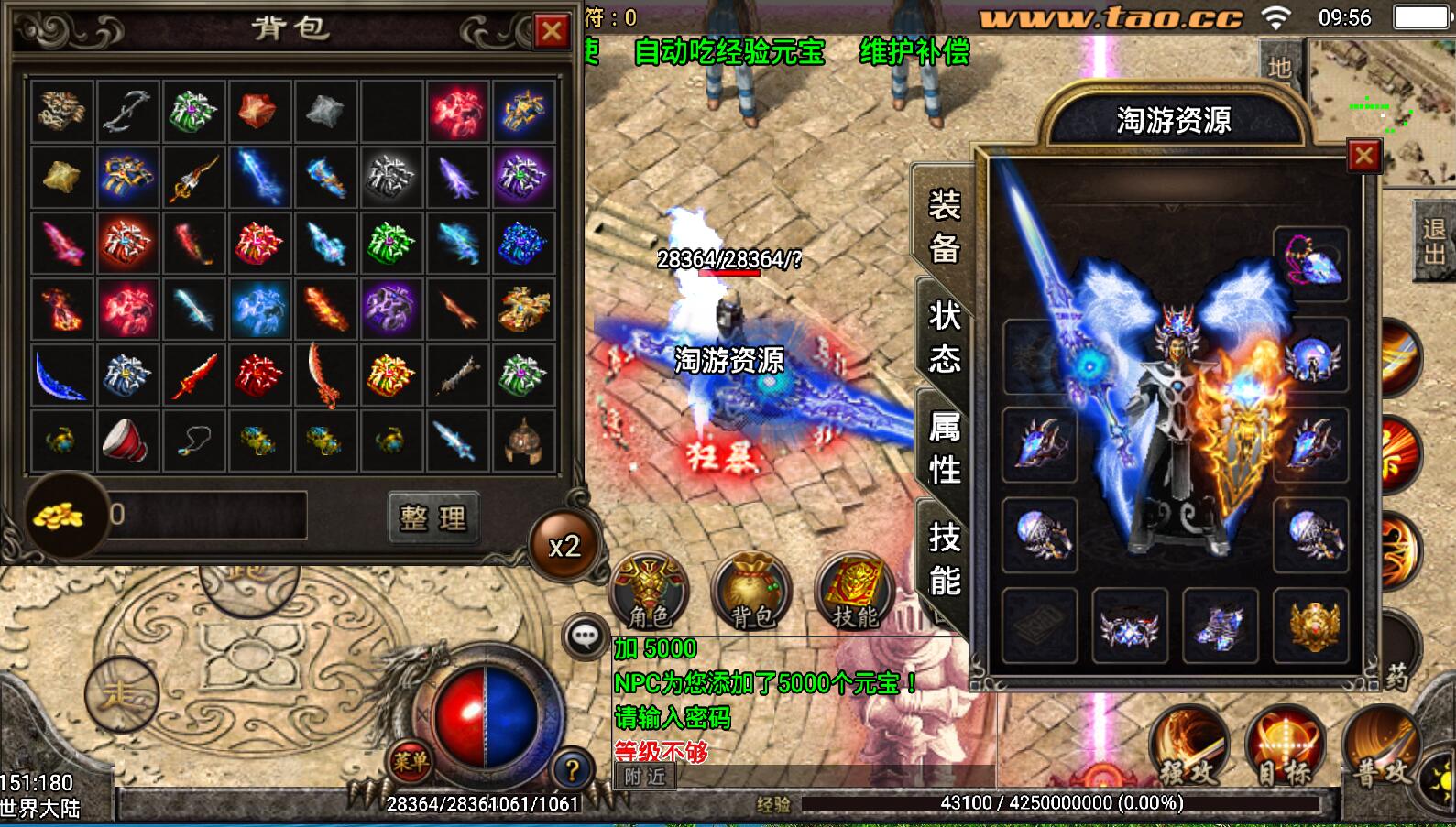
Task: Select the 附近 nearby chat channel
Action: pyautogui.click(x=645, y=777)
